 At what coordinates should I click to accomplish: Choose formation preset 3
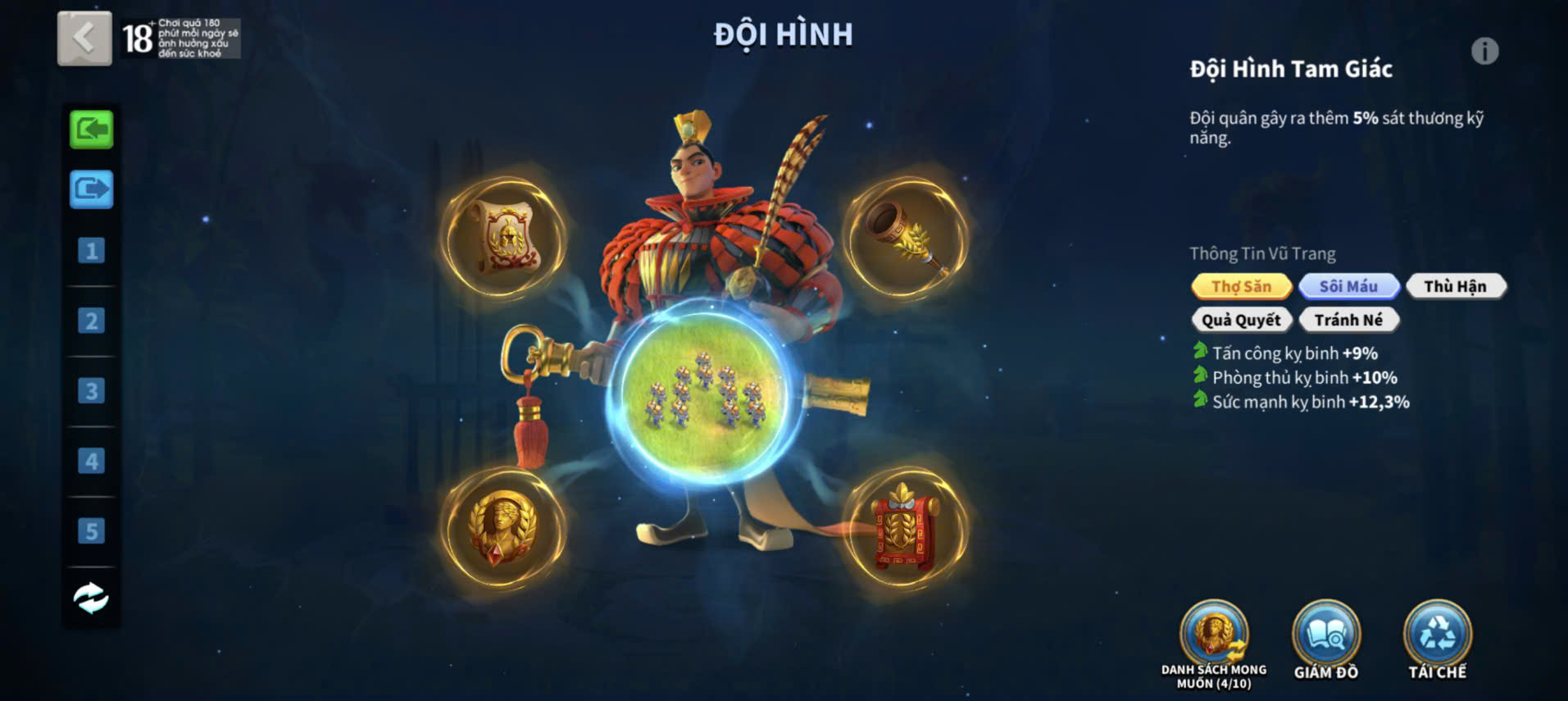coord(91,391)
